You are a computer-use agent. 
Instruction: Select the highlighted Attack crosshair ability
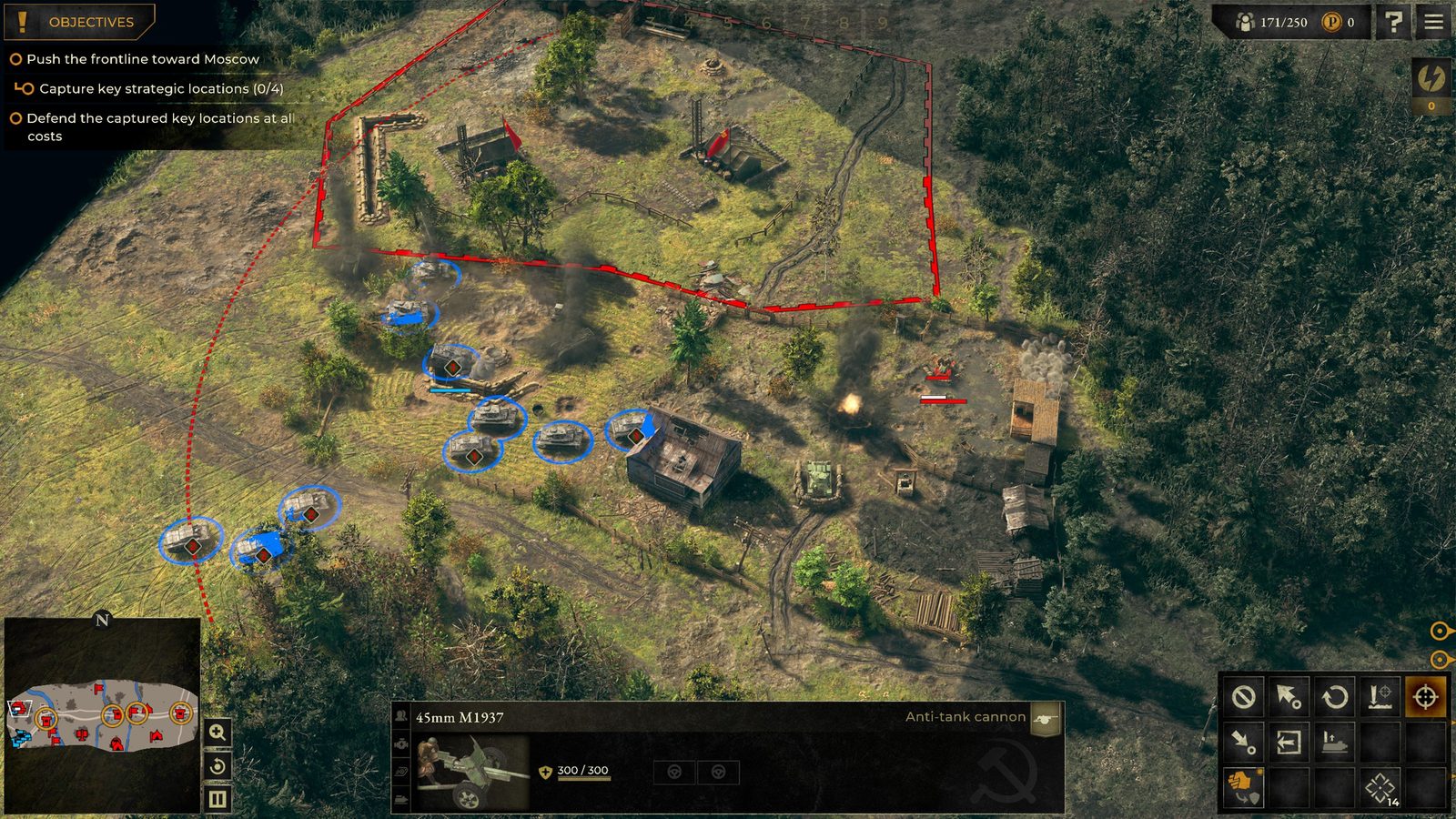pyautogui.click(x=1427, y=696)
